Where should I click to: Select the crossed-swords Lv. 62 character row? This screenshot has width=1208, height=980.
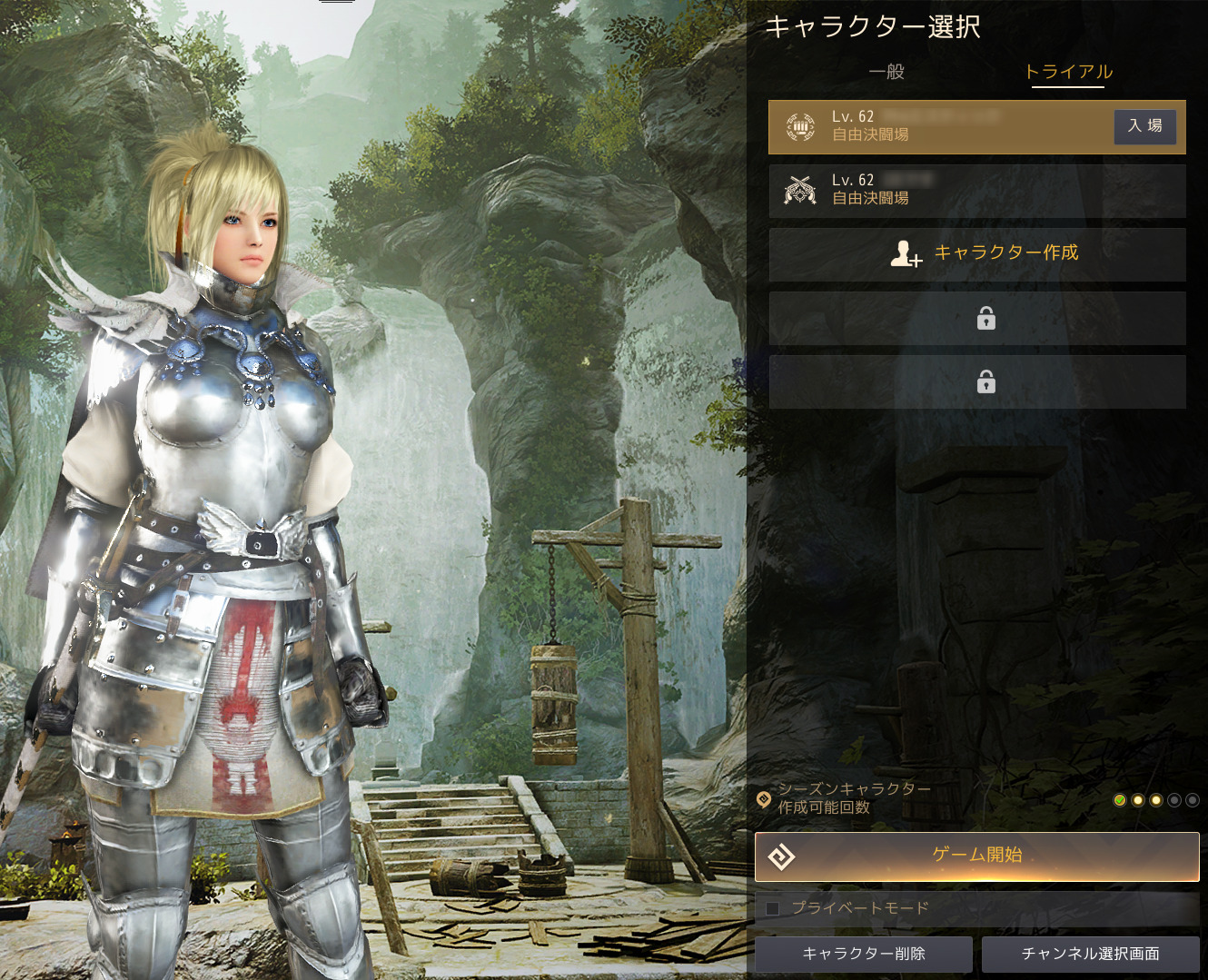pos(976,190)
